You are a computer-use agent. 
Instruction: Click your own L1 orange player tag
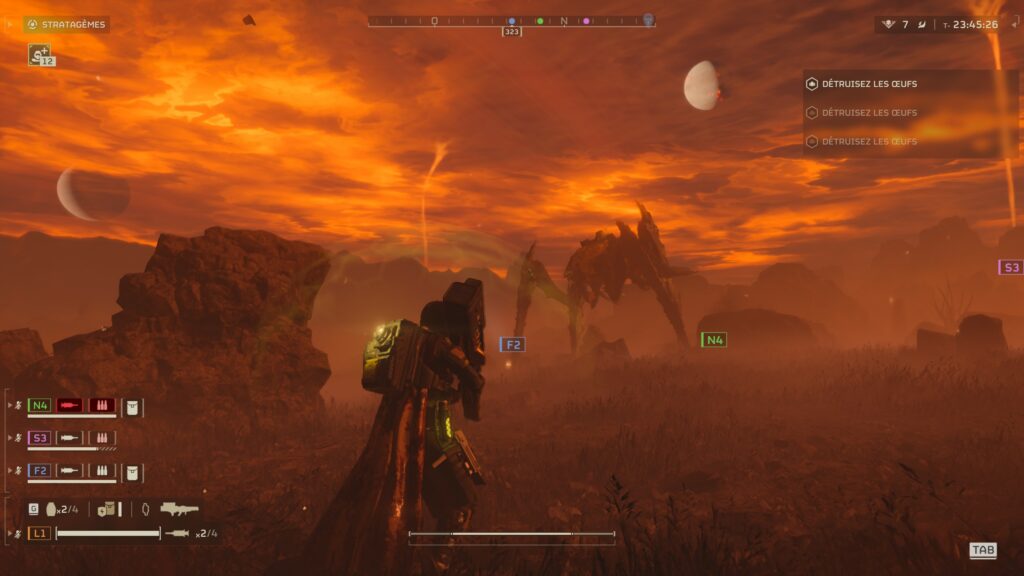pyautogui.click(x=39, y=533)
